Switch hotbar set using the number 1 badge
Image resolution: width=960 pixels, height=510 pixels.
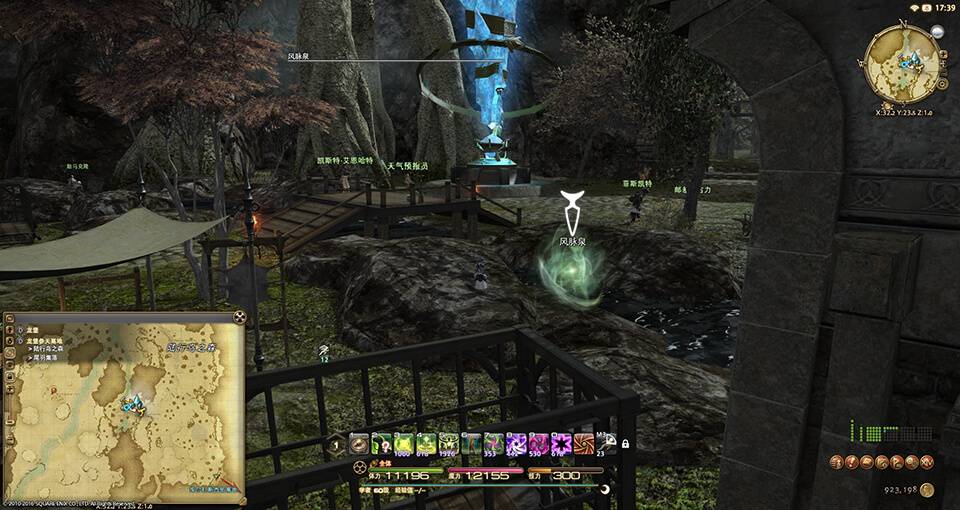(337, 445)
